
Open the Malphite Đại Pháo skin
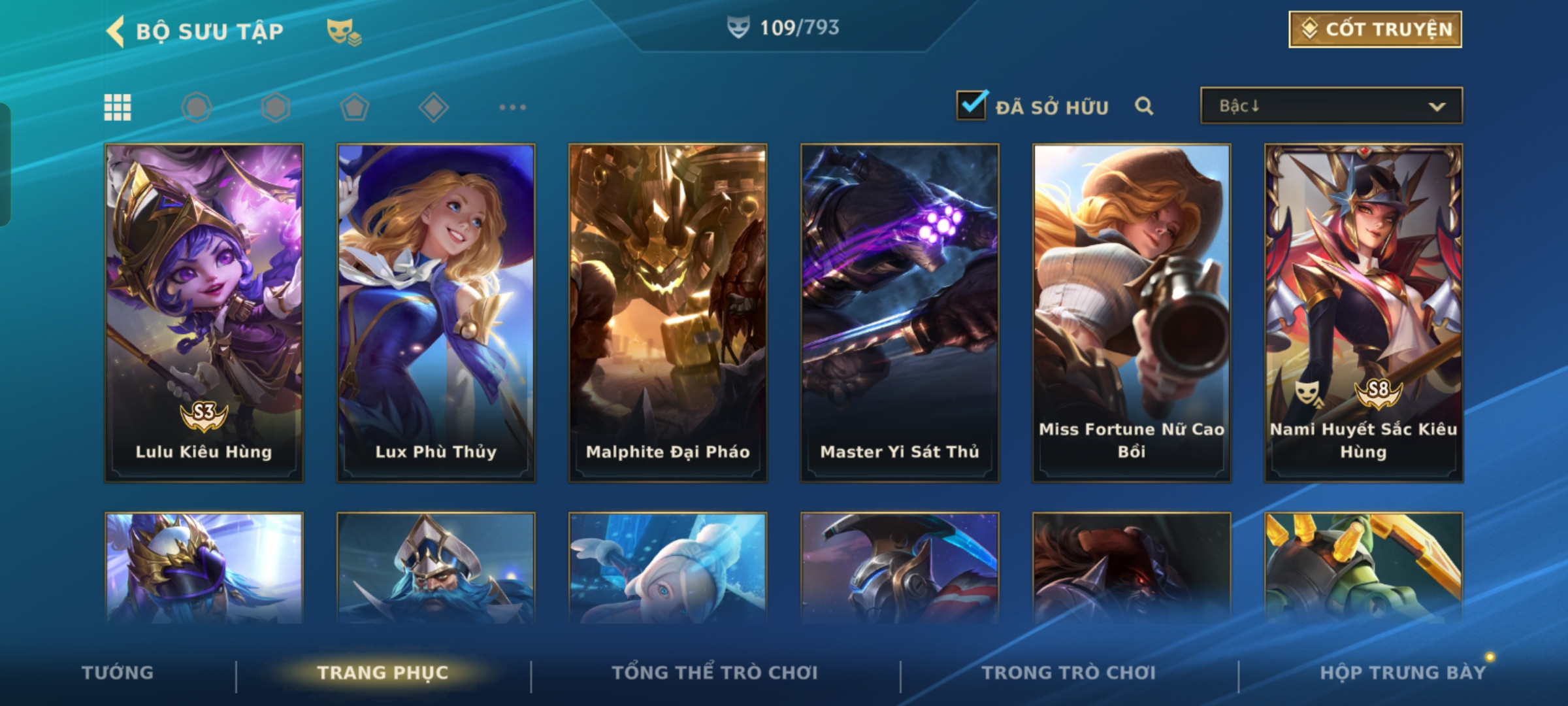(x=668, y=312)
